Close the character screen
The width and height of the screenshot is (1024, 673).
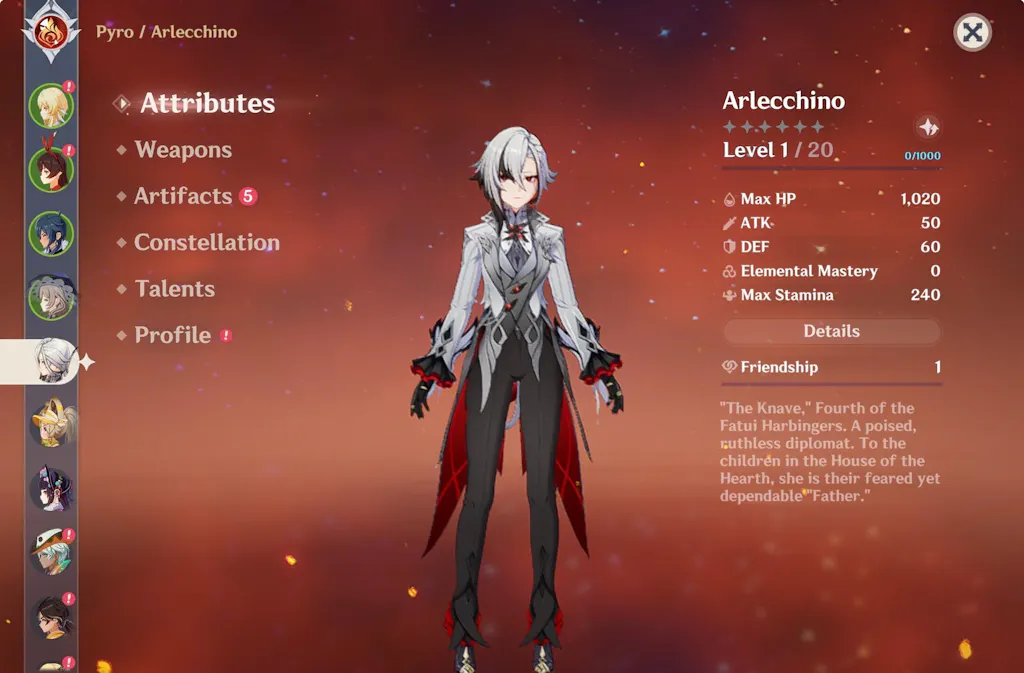972,33
